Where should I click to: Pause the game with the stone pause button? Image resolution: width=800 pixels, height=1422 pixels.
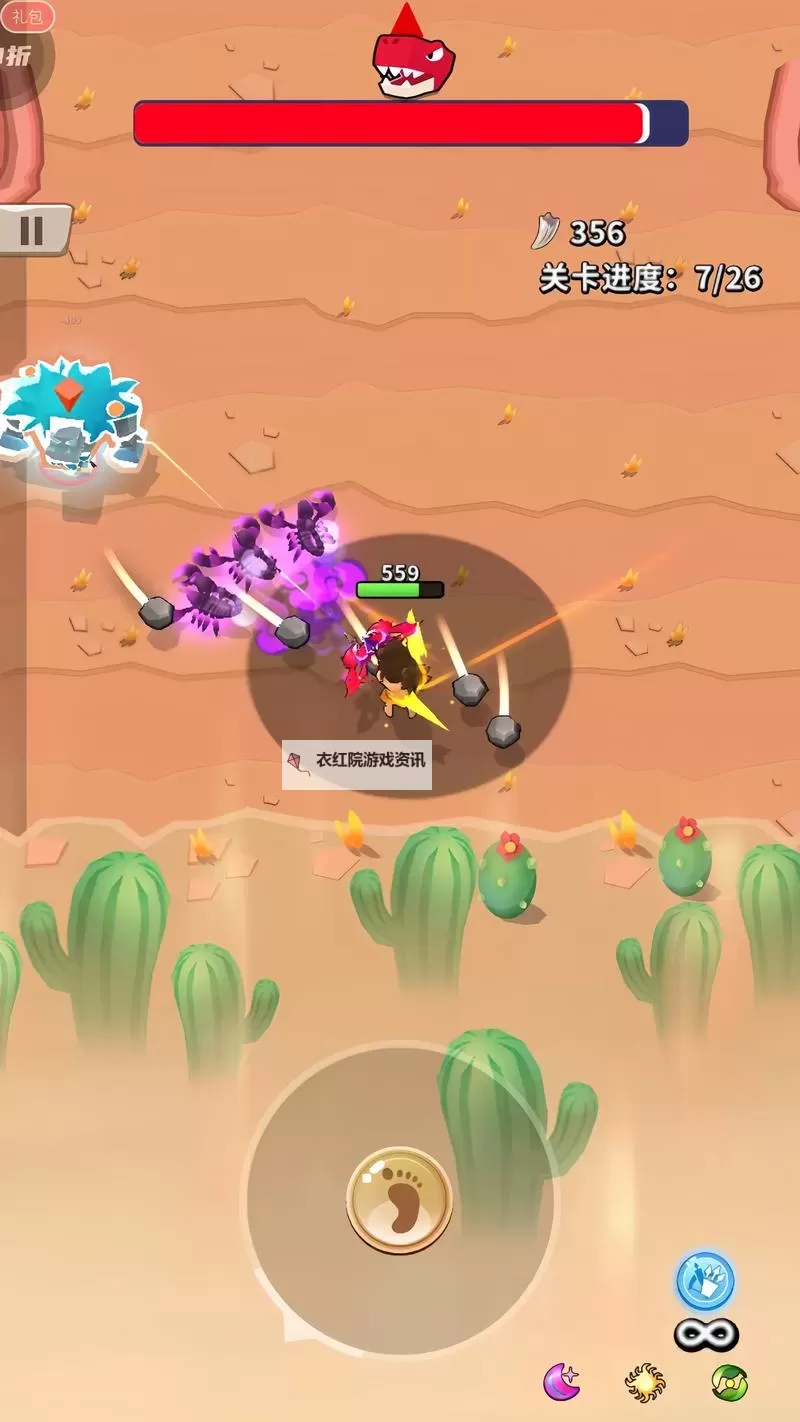coord(32,230)
